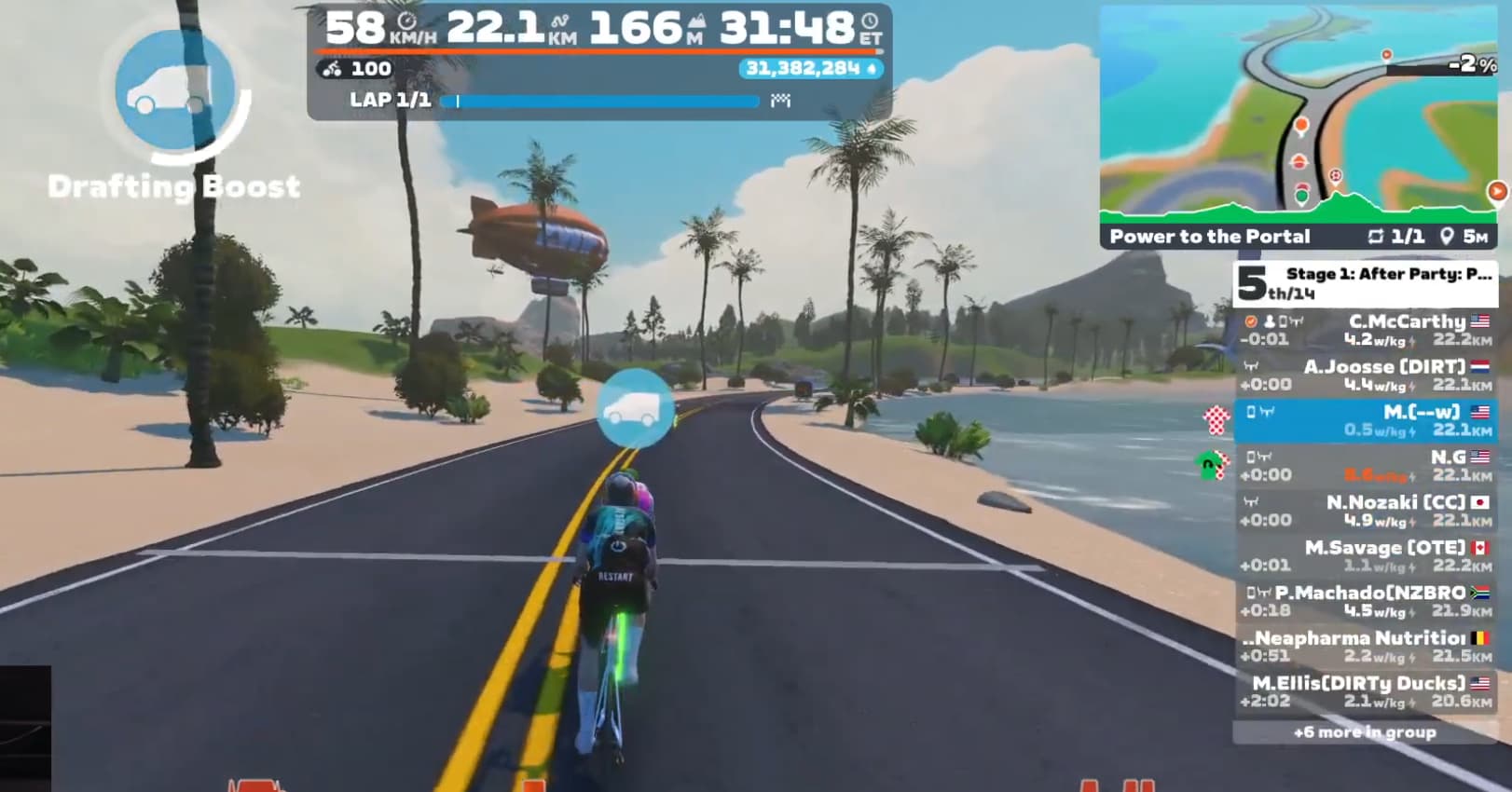Pick P.Machado (NZBRO) in the rider list
1512x792 pixels.
tap(1367, 602)
